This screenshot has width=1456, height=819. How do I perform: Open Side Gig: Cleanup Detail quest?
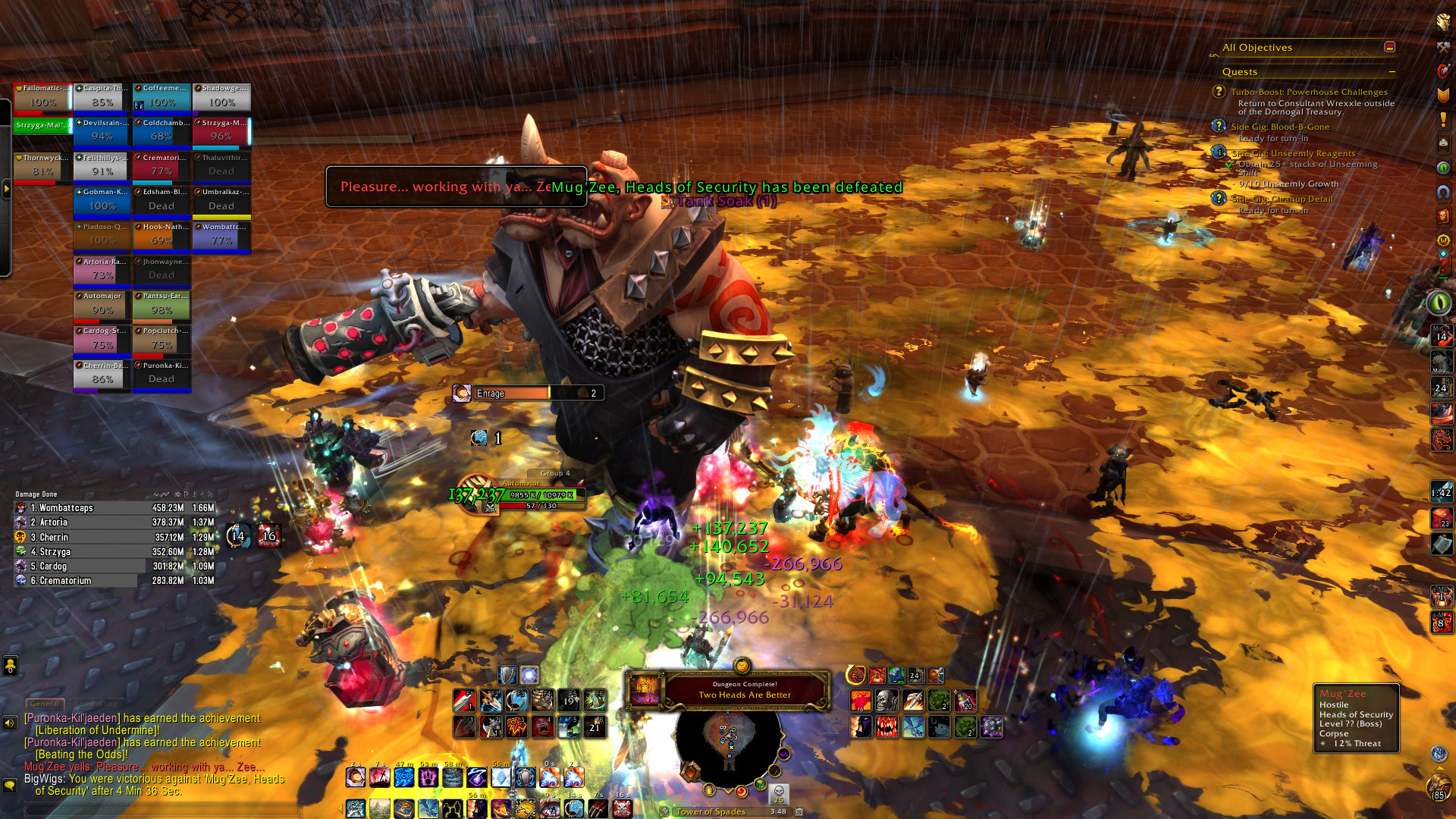1282,199
